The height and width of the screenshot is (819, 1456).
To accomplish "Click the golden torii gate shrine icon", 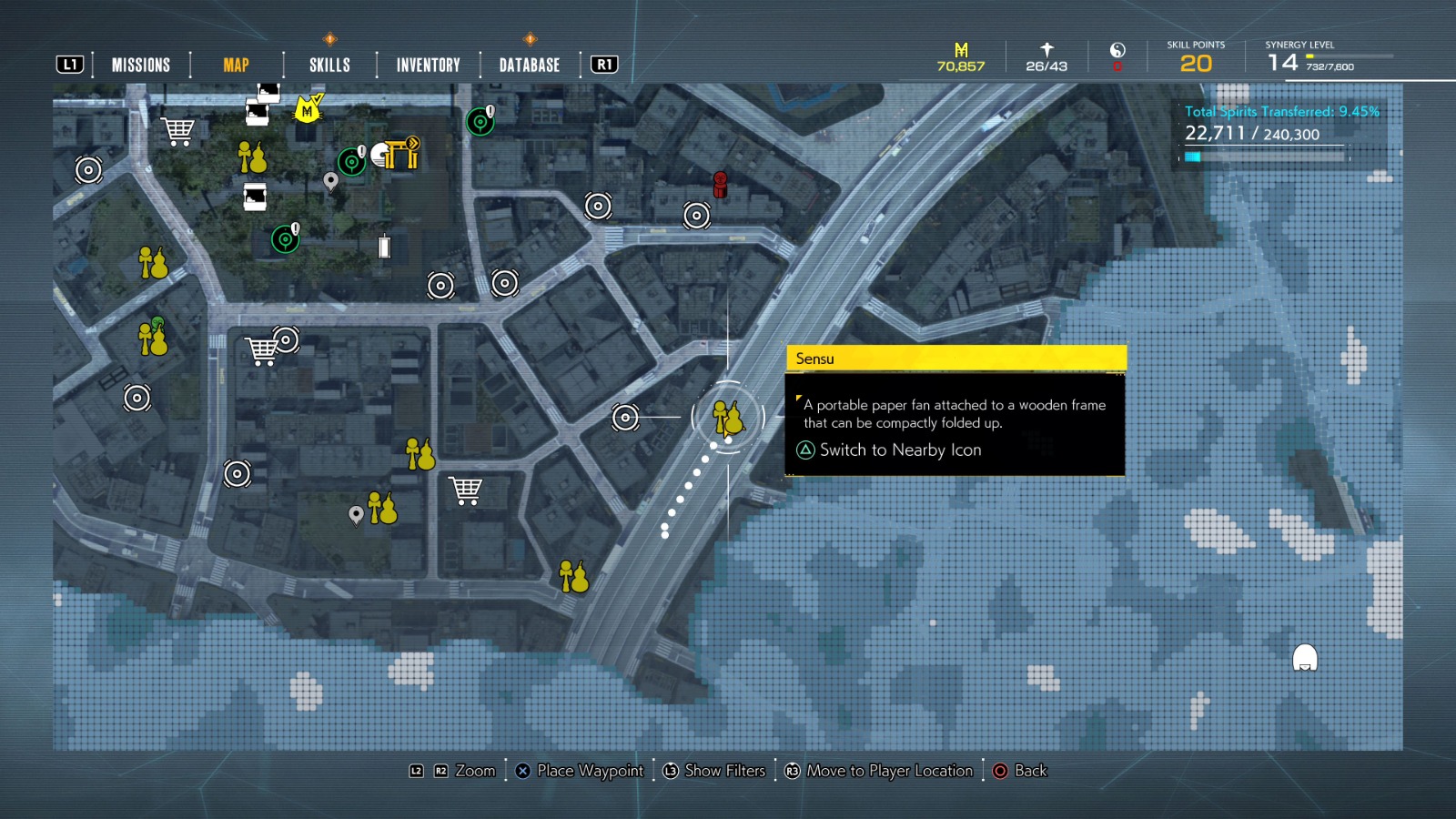I will coord(400,154).
